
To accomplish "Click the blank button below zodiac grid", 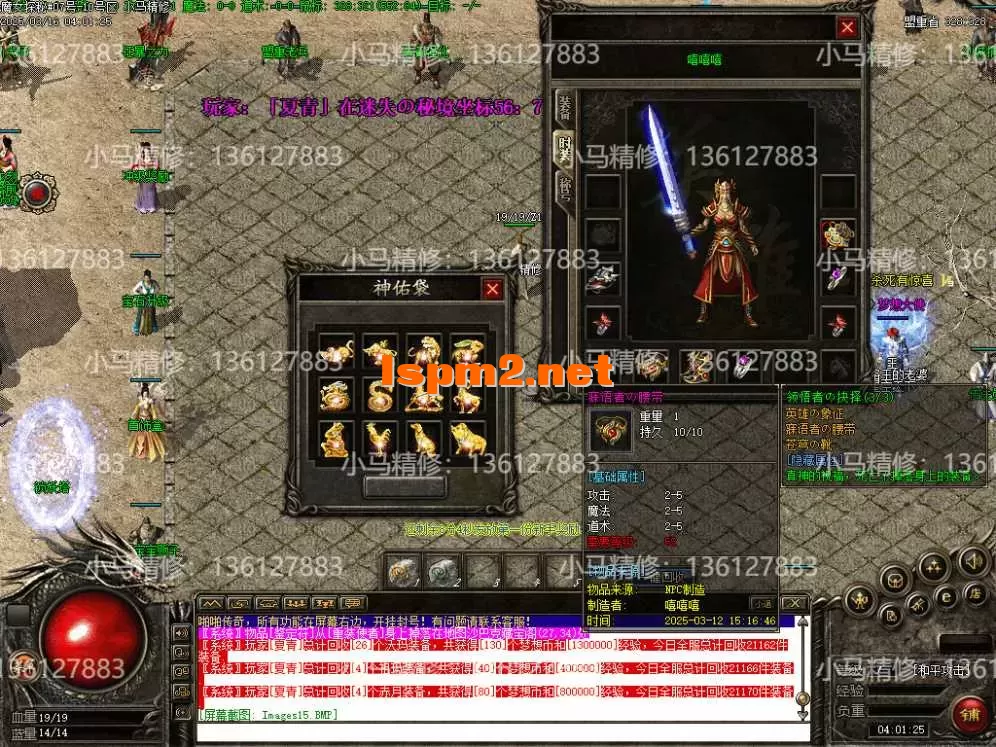I will (x=404, y=486).
